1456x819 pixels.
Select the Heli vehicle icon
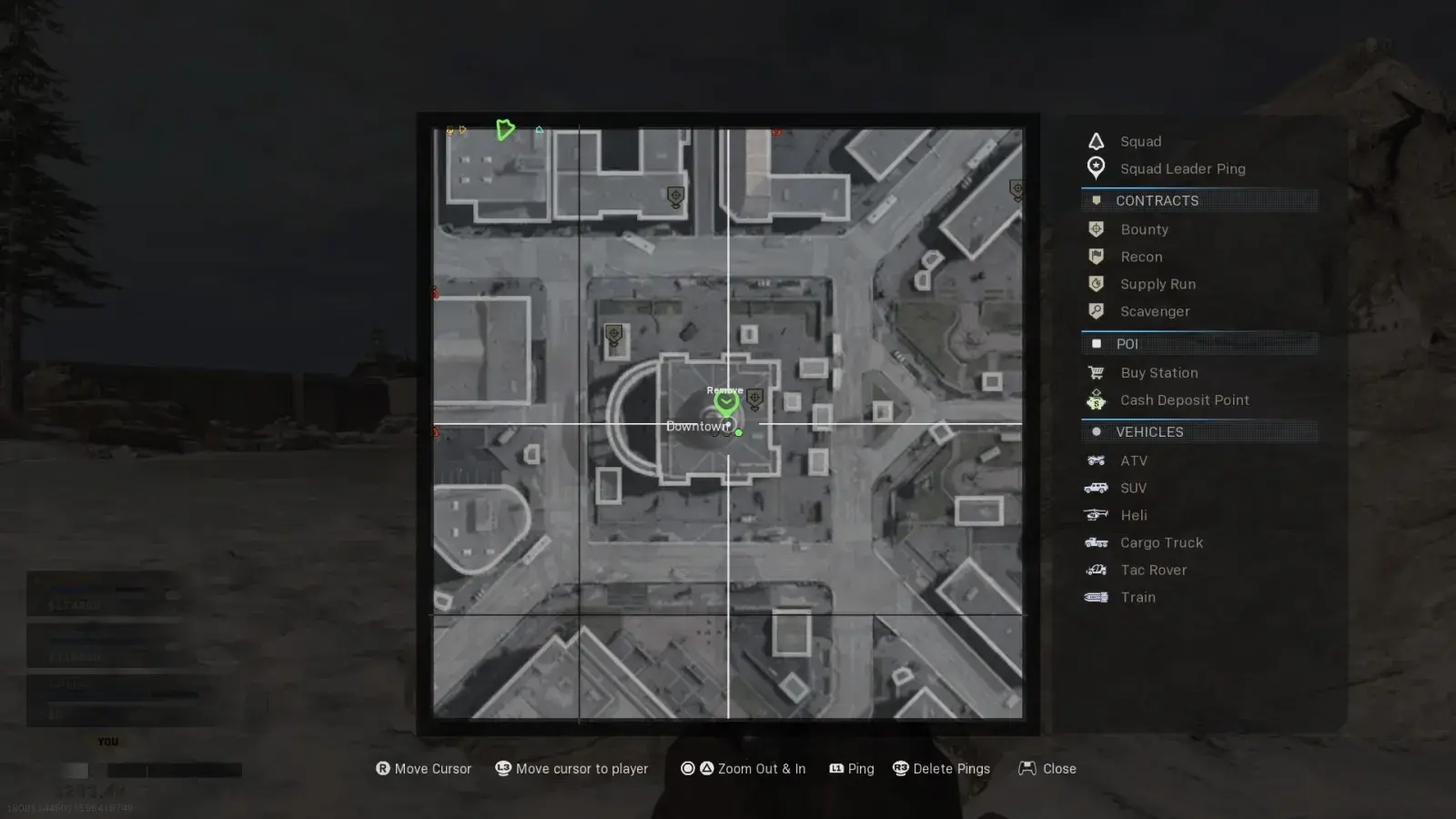tap(1096, 514)
